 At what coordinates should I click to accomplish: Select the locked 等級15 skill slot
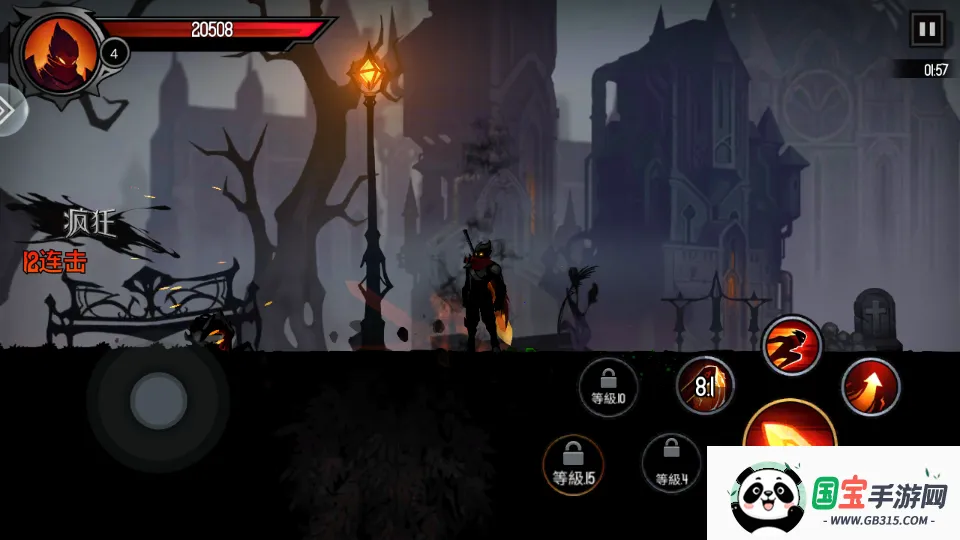coord(573,465)
